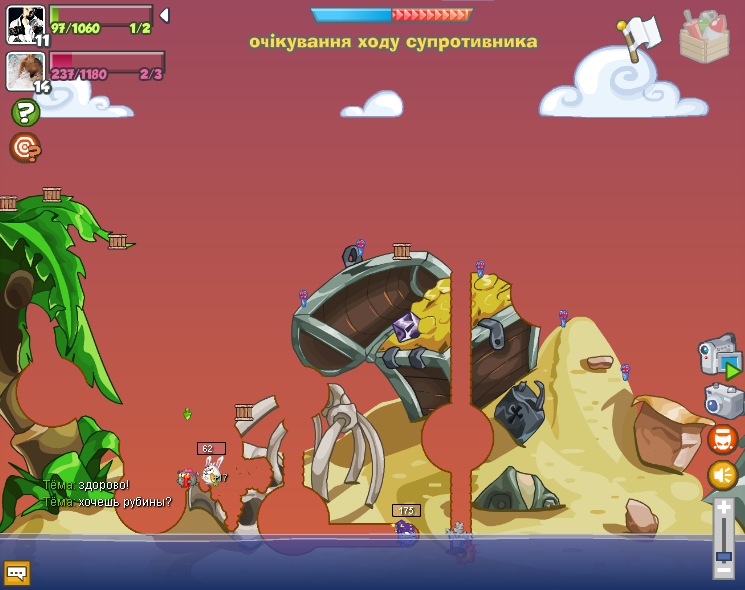
Task: Click the white surrender flag
Action: point(638,37)
